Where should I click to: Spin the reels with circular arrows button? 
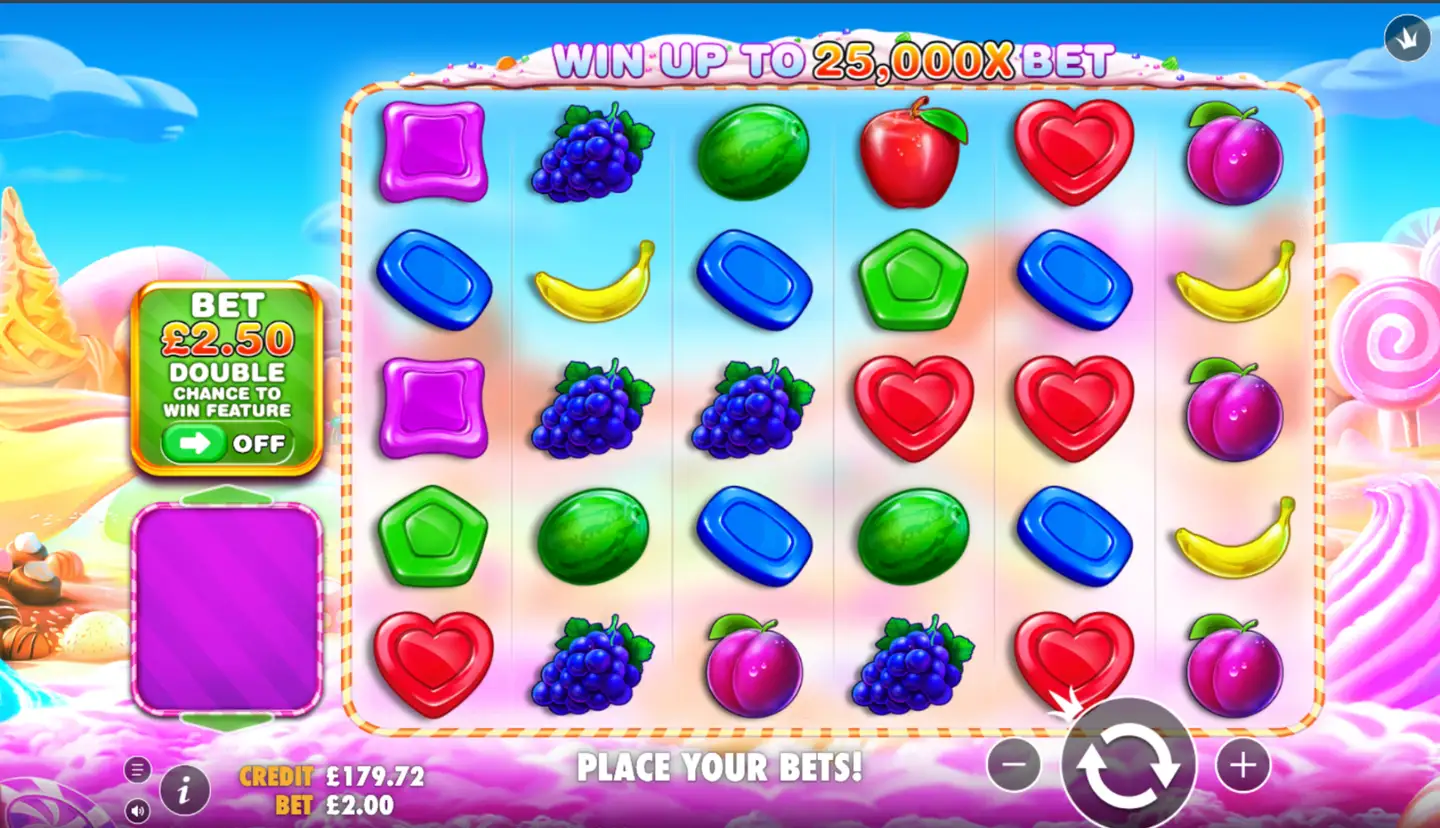click(x=1130, y=765)
